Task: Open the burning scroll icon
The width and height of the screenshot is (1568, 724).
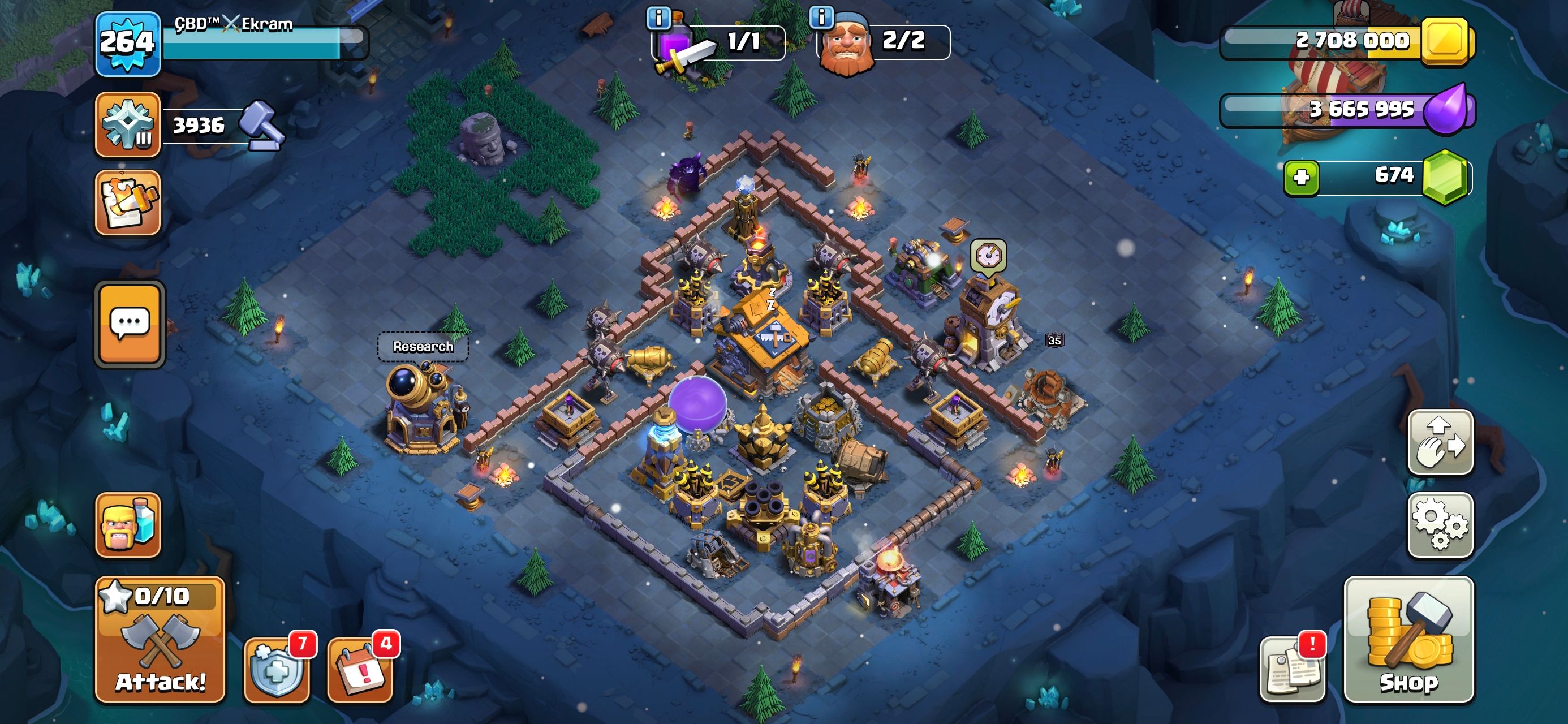Action: 128,202
